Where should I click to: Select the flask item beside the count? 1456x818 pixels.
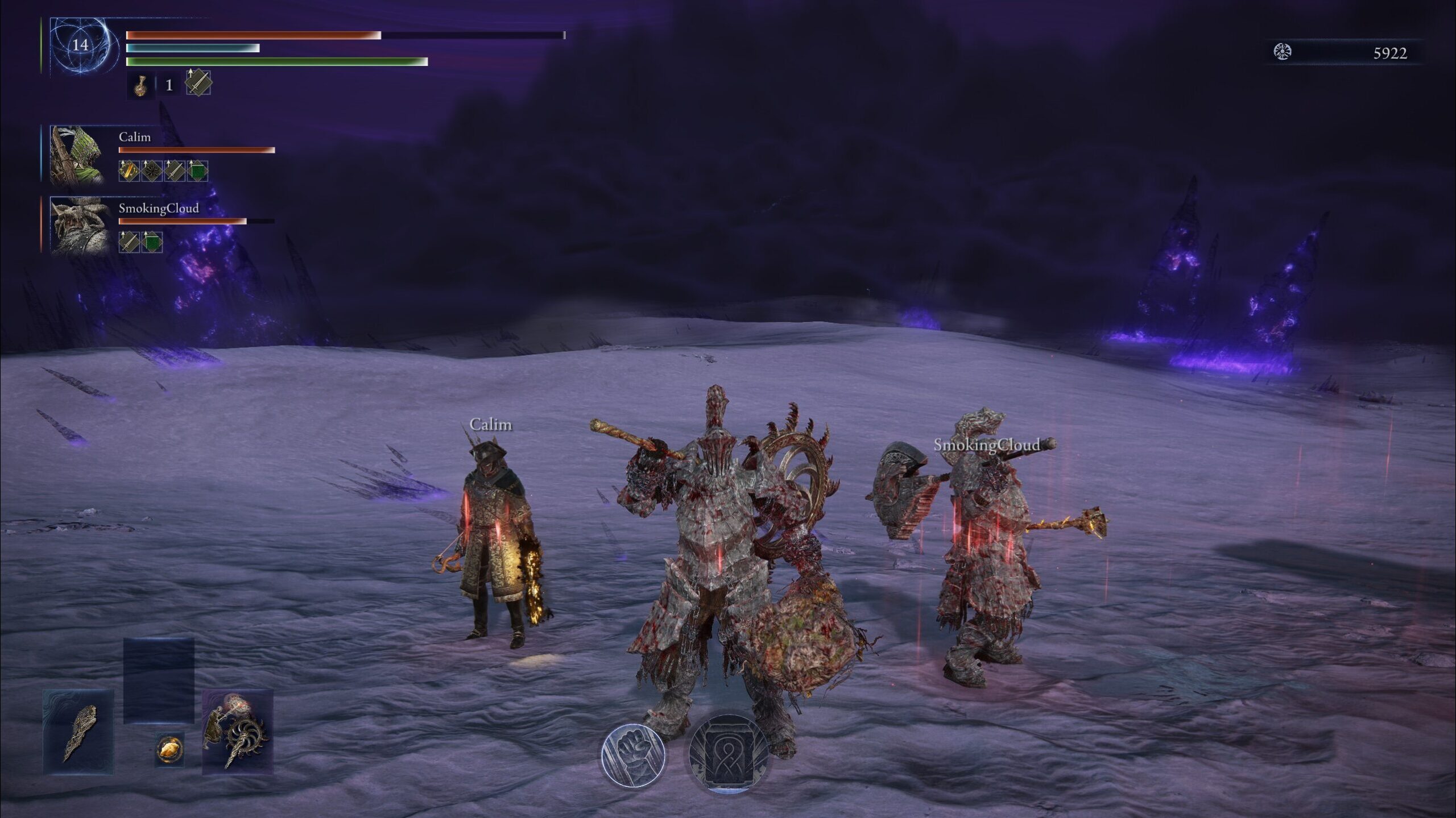(140, 85)
